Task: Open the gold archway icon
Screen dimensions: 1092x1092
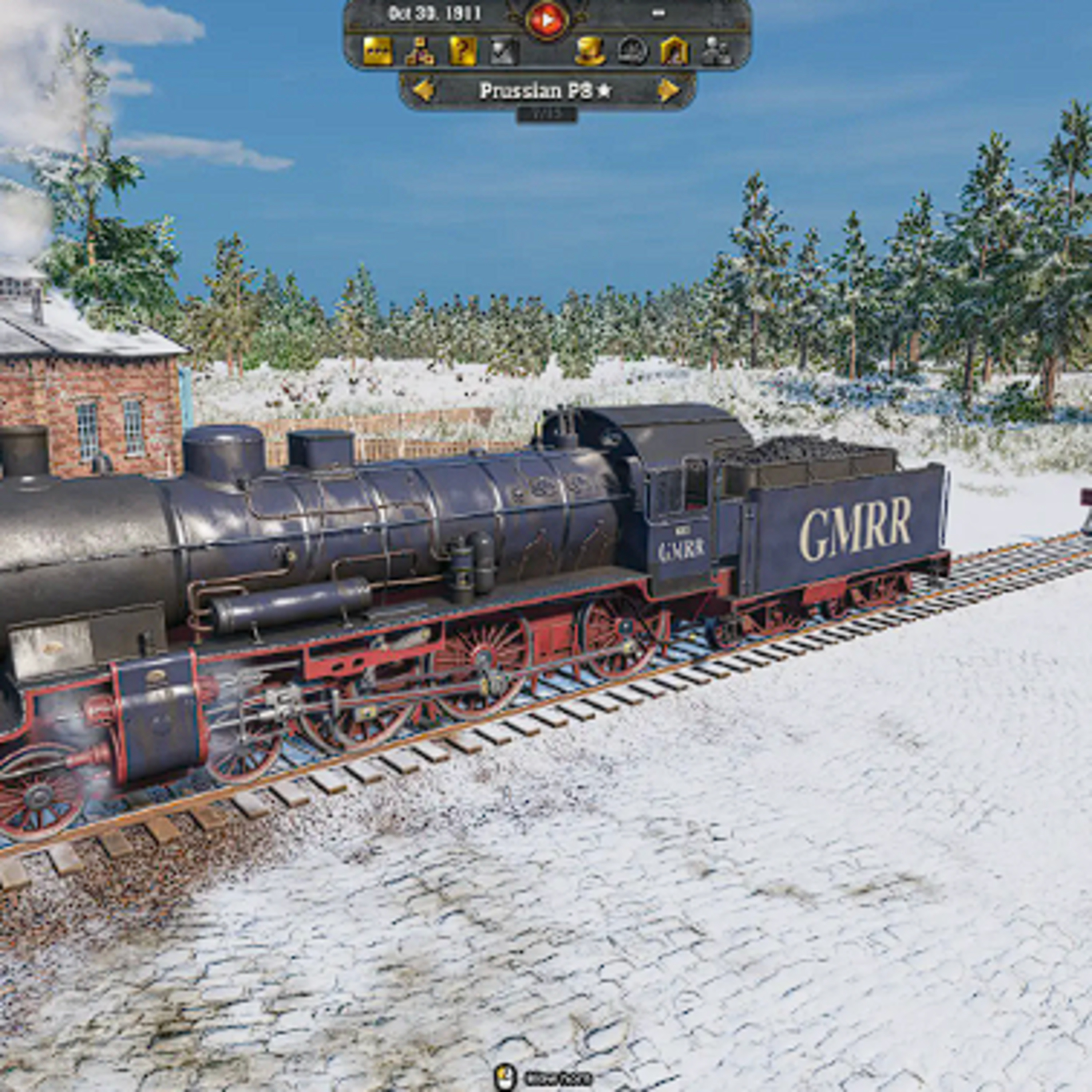Action: coord(674,51)
